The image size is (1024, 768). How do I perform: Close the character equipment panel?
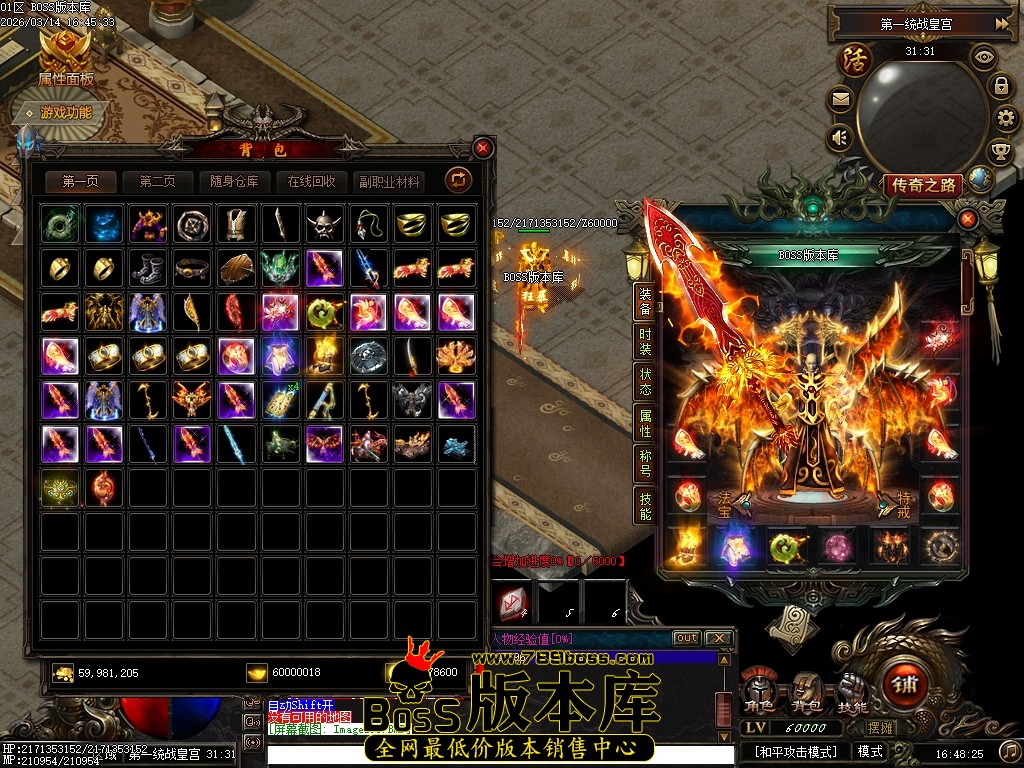(967, 219)
